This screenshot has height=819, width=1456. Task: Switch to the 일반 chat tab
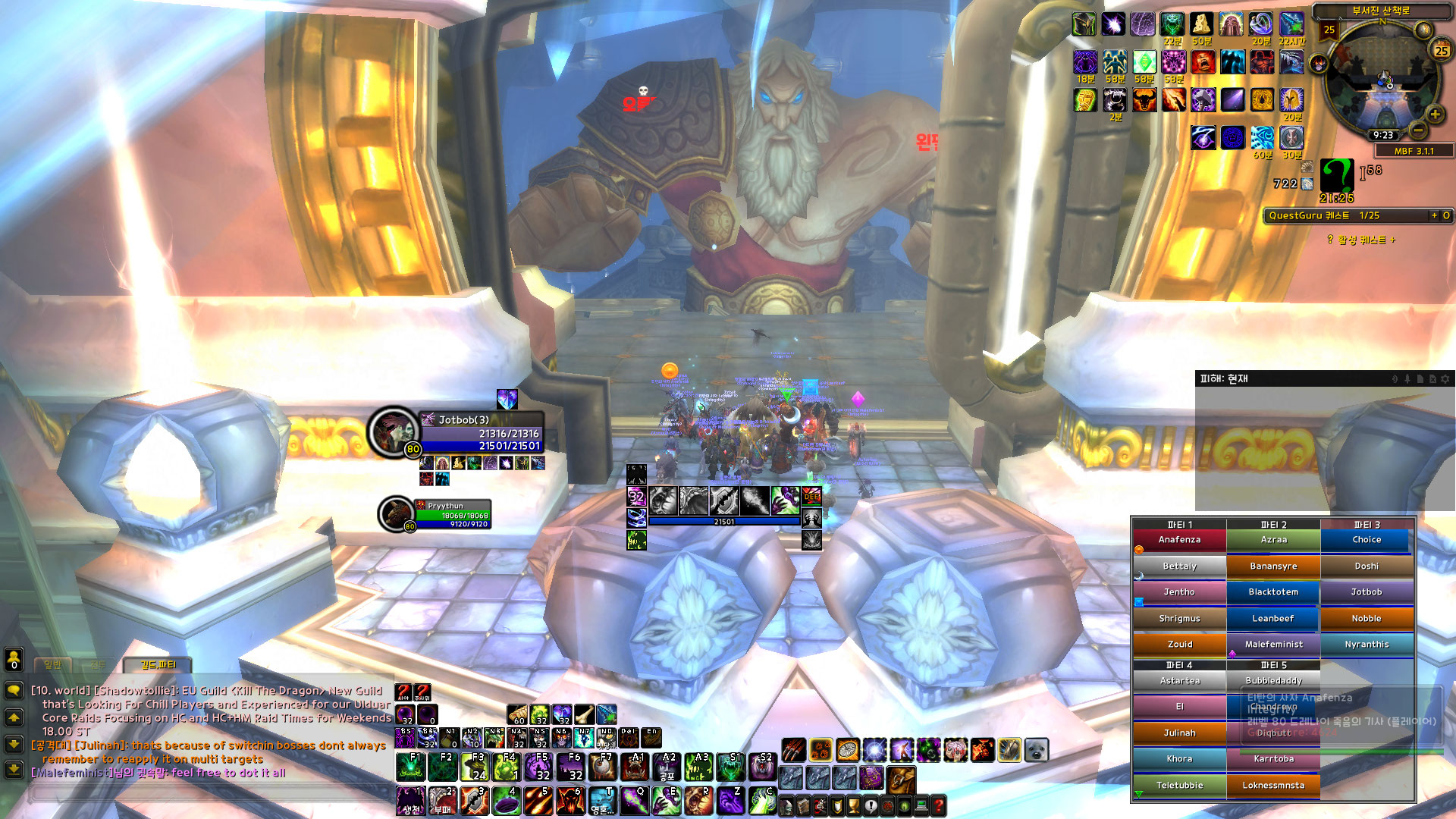(52, 665)
